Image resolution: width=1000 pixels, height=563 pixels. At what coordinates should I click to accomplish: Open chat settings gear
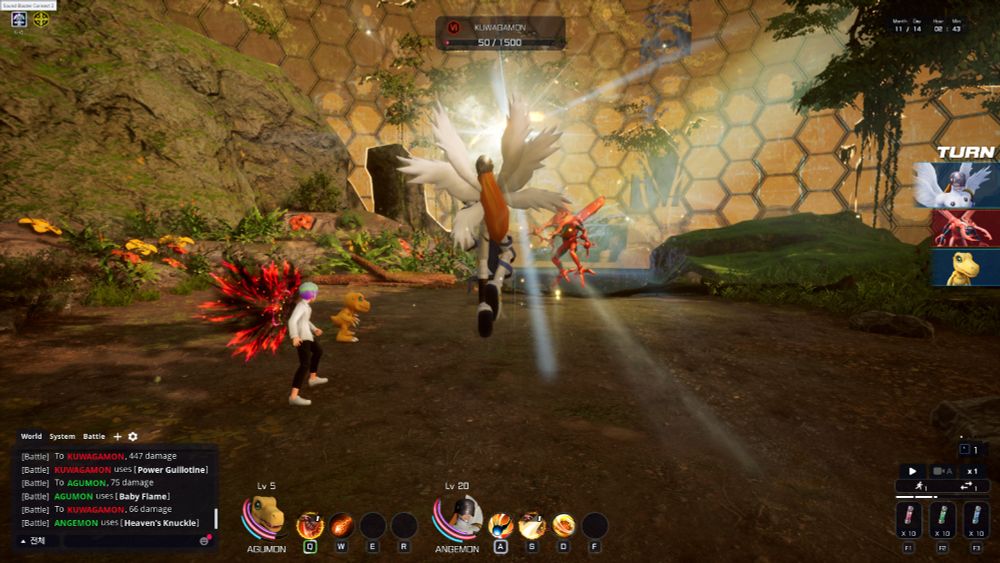coord(133,437)
